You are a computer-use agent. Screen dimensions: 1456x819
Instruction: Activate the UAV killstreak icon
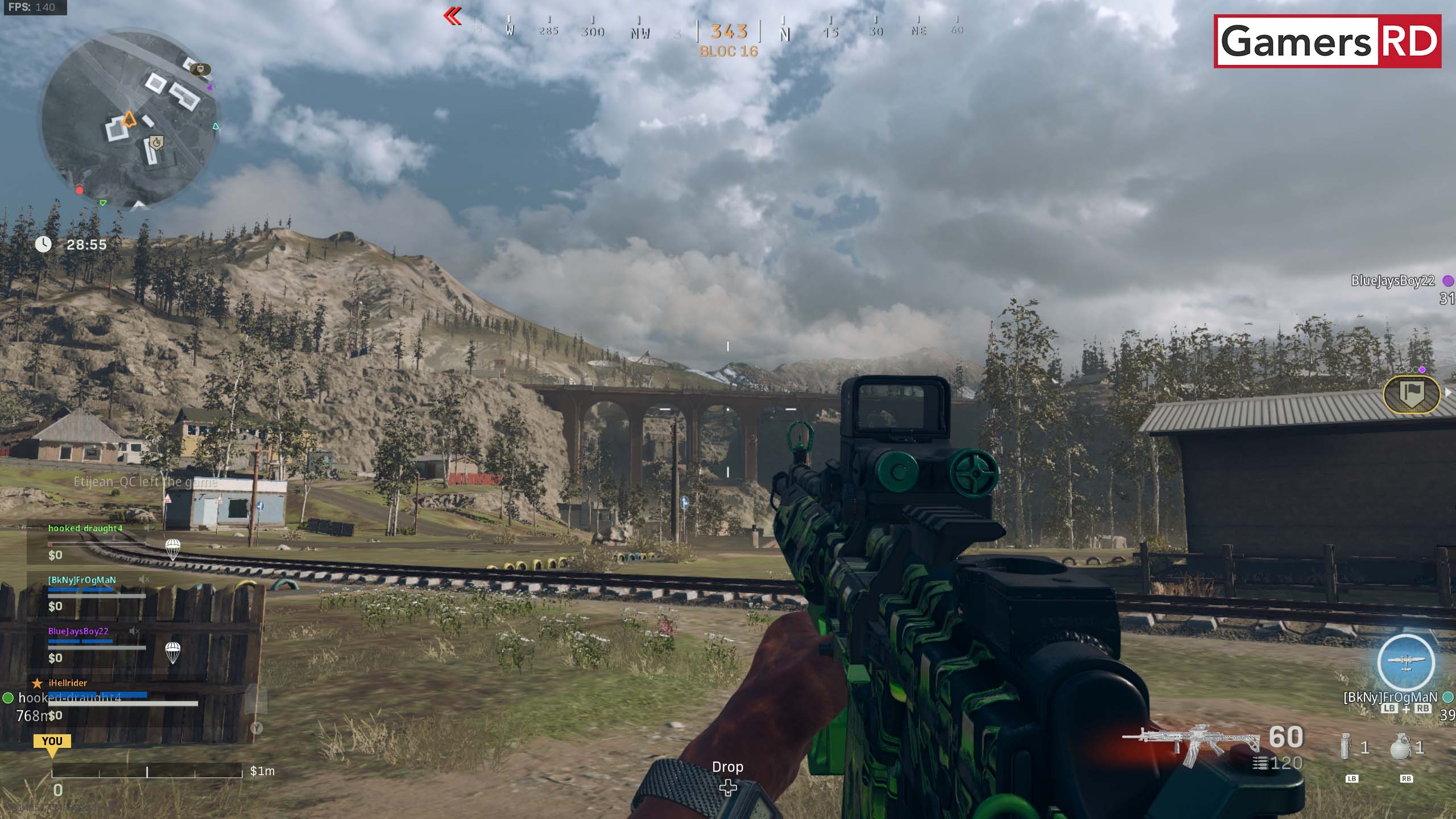(x=1405, y=661)
